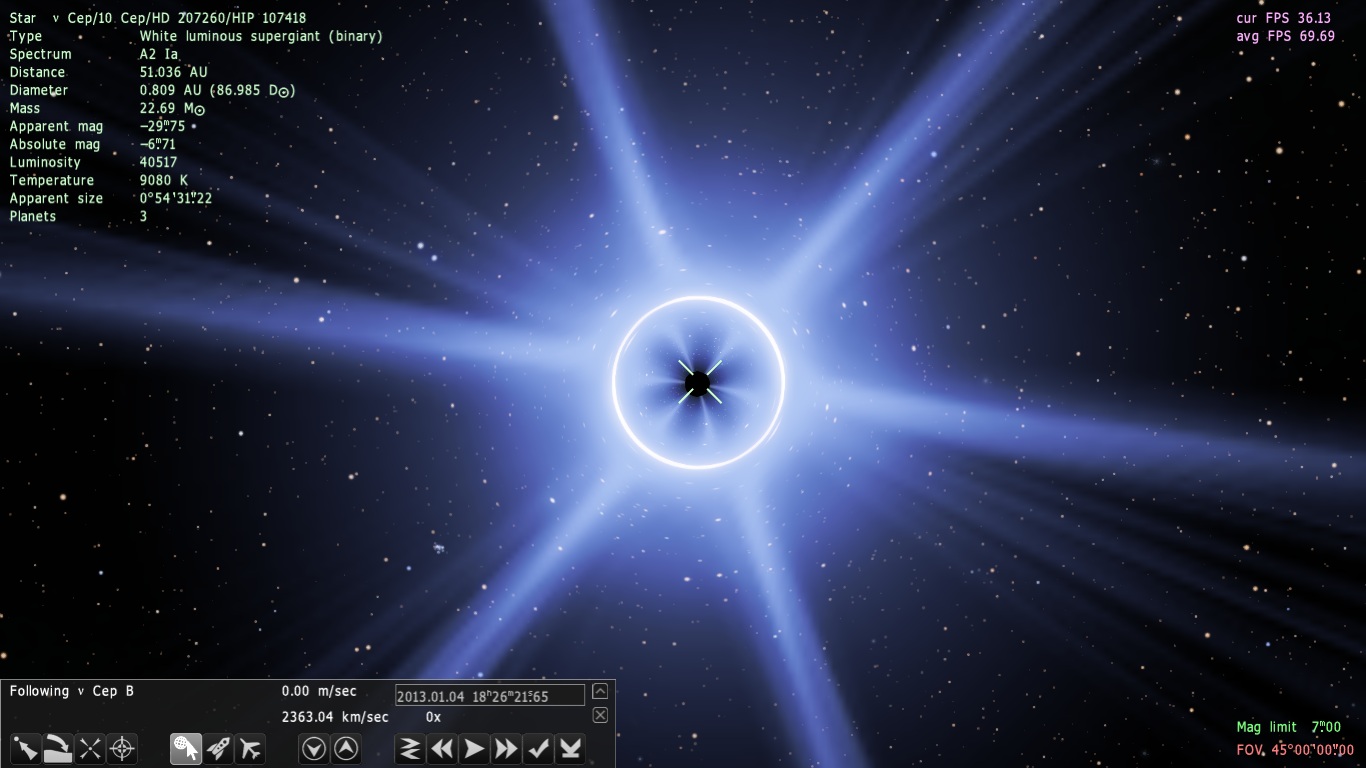Image resolution: width=1366 pixels, height=768 pixels.
Task: Click the down-arrow-to-line time button
Action: coord(570,748)
